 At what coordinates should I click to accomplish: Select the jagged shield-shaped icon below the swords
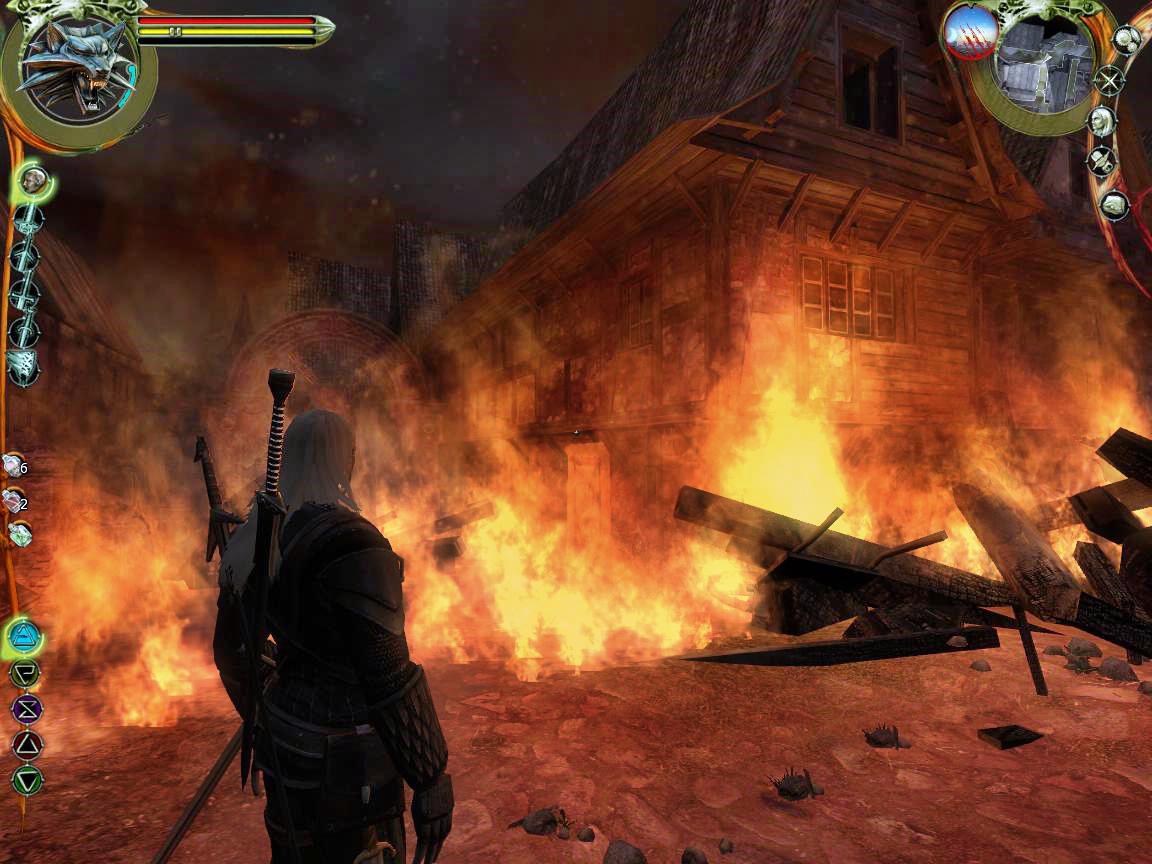23,368
